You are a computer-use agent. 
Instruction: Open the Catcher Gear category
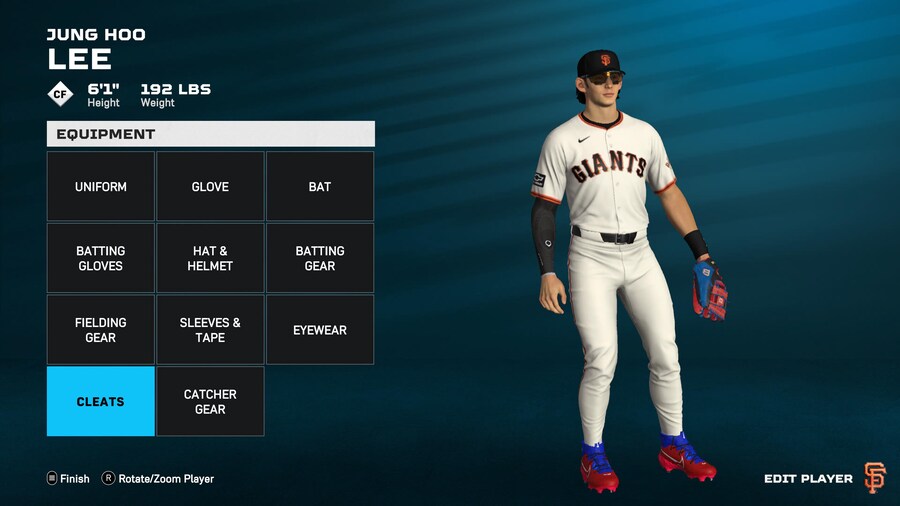(x=210, y=401)
